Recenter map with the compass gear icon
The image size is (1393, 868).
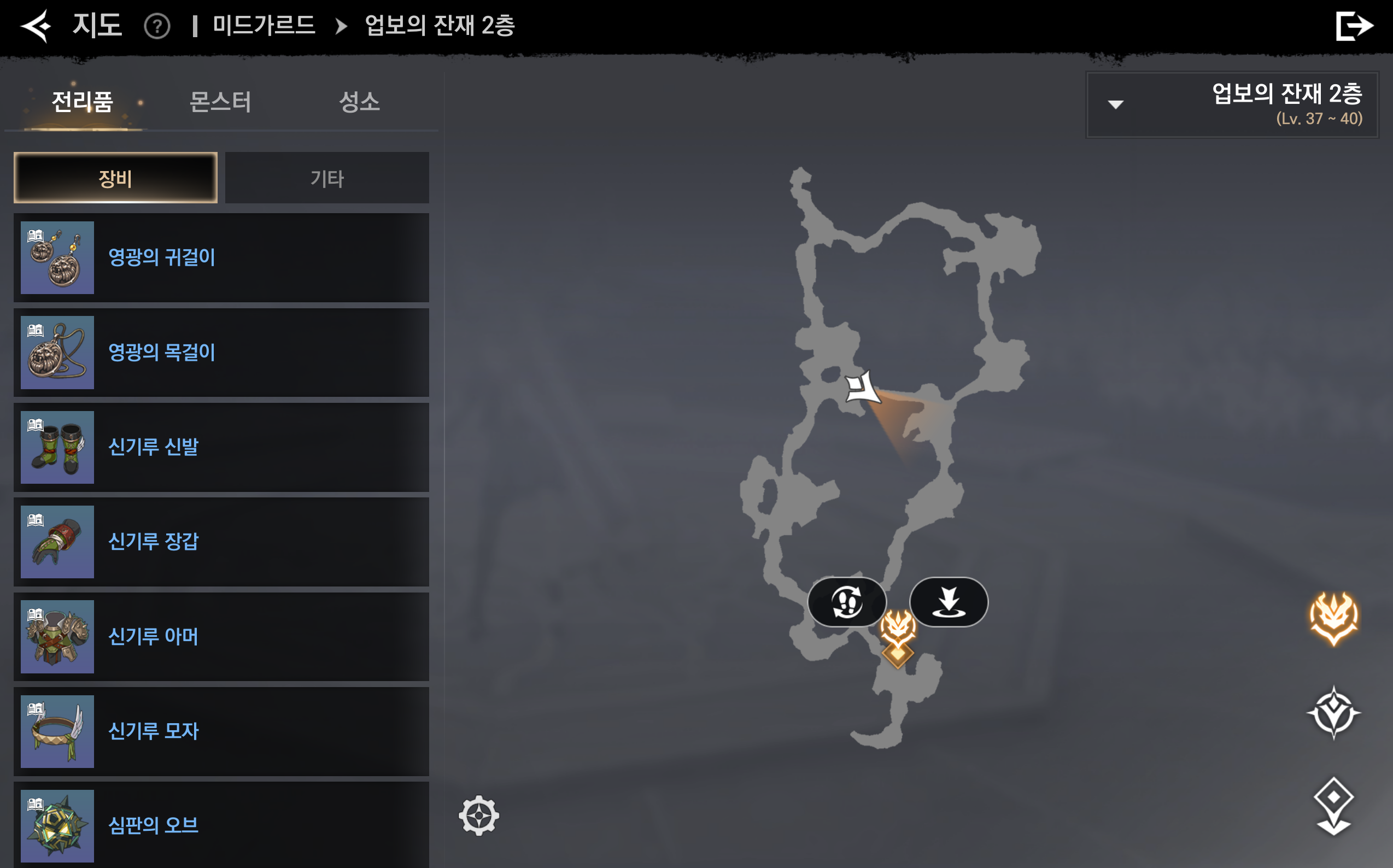tap(479, 816)
